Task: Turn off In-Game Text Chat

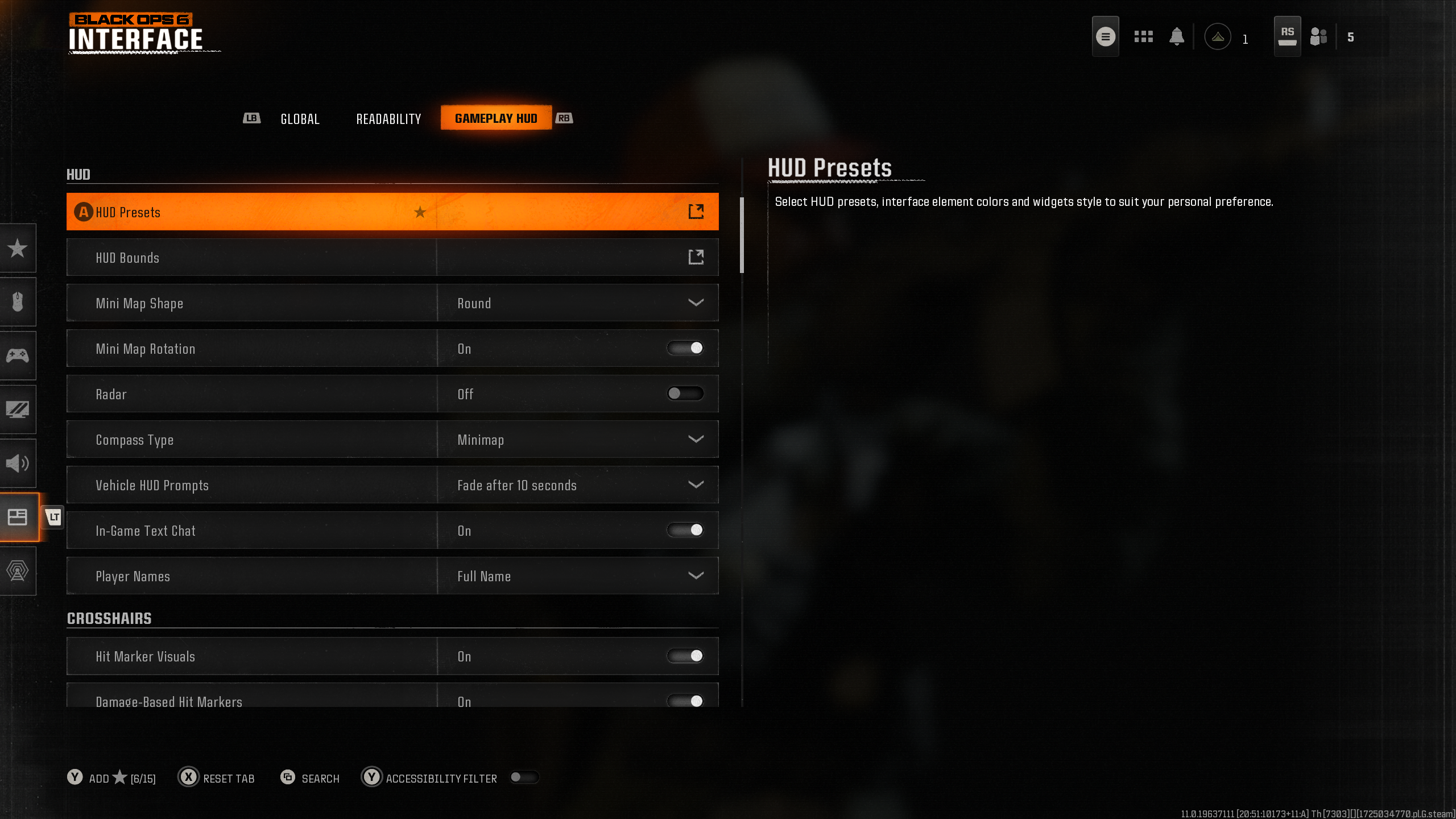Action: point(685,530)
